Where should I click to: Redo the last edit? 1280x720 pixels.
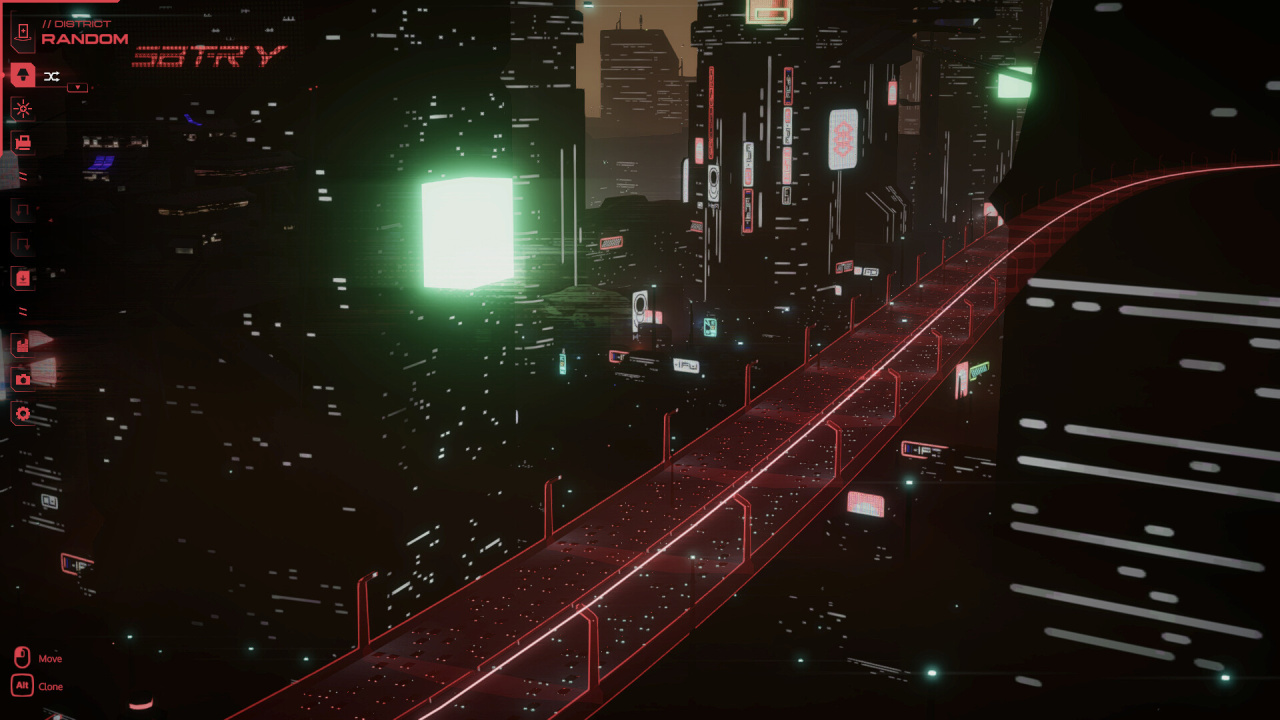pos(22,243)
